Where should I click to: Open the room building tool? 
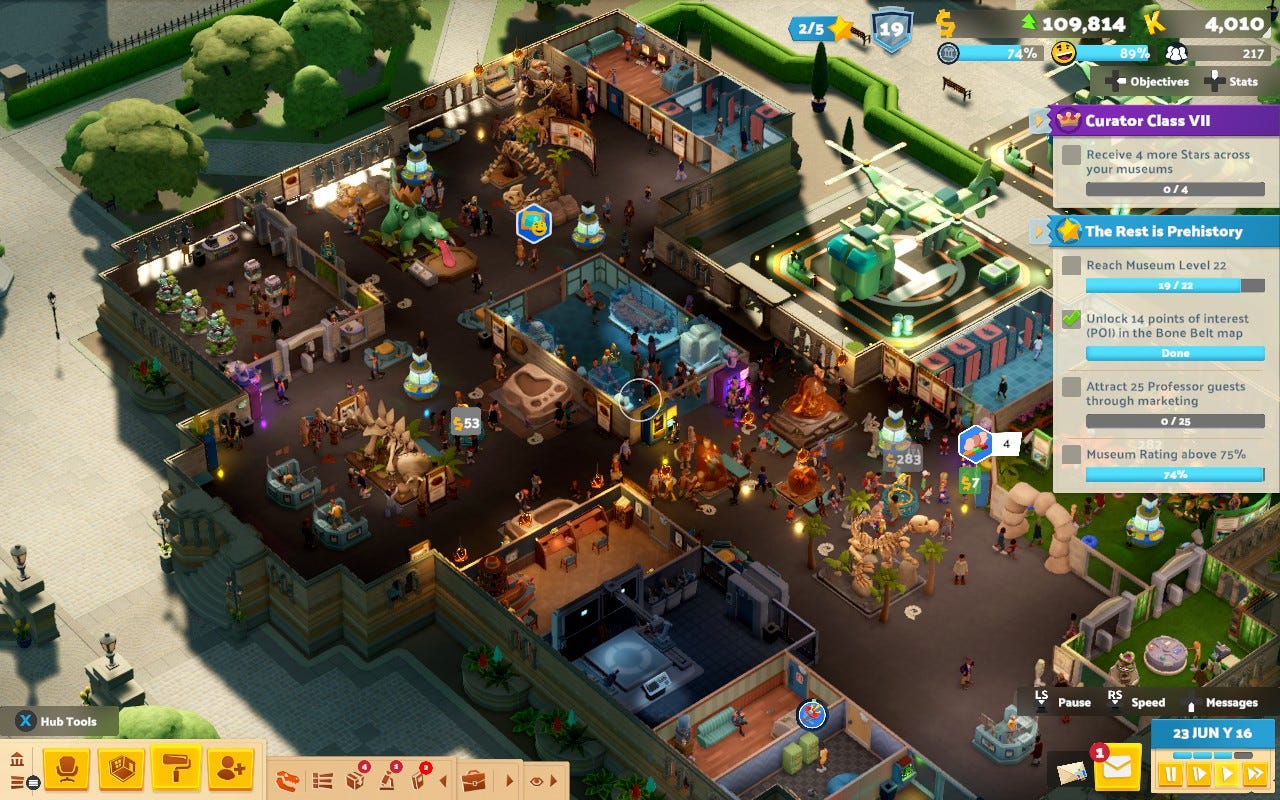coord(121,769)
